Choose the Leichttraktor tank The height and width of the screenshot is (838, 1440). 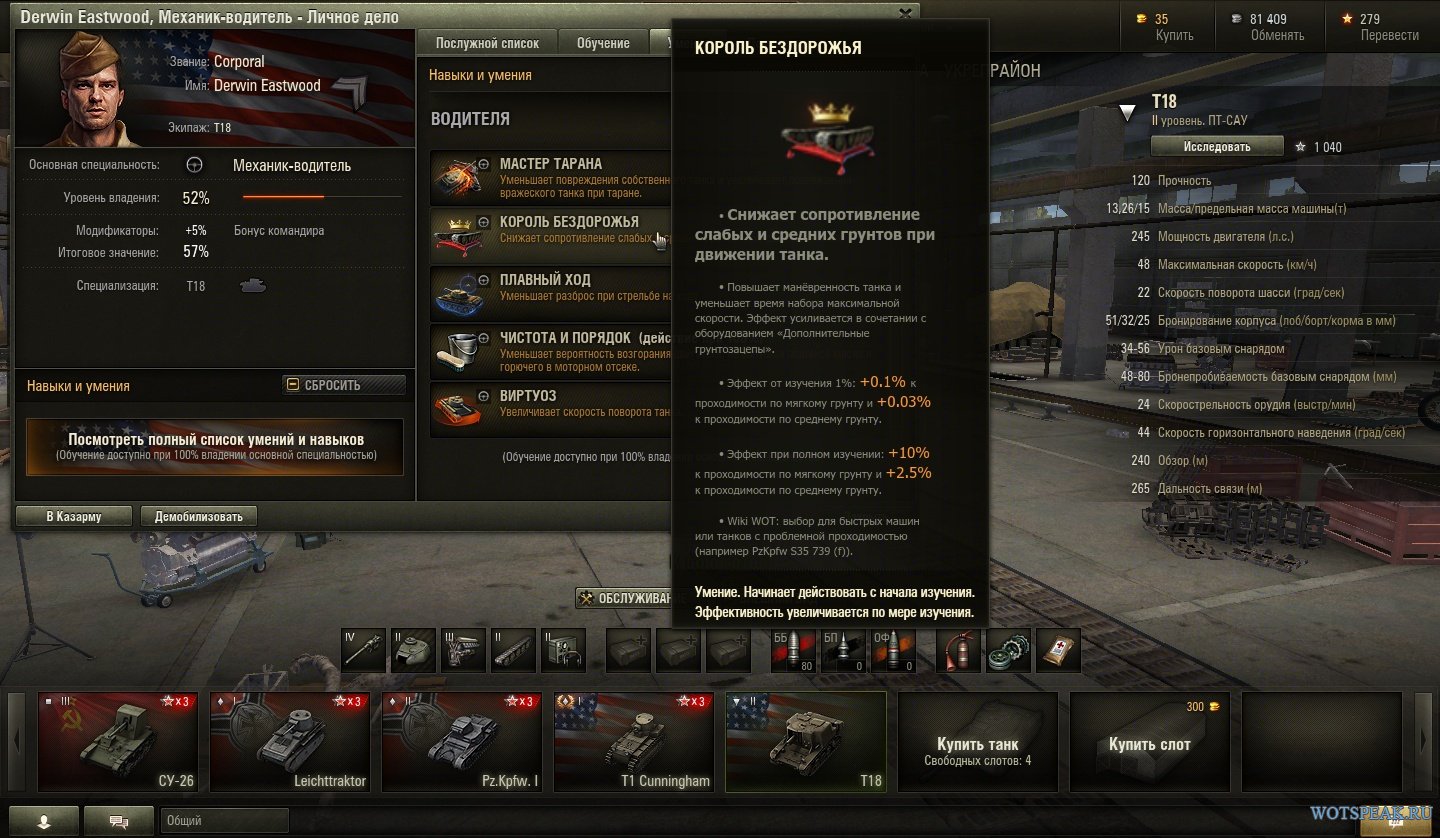point(290,742)
